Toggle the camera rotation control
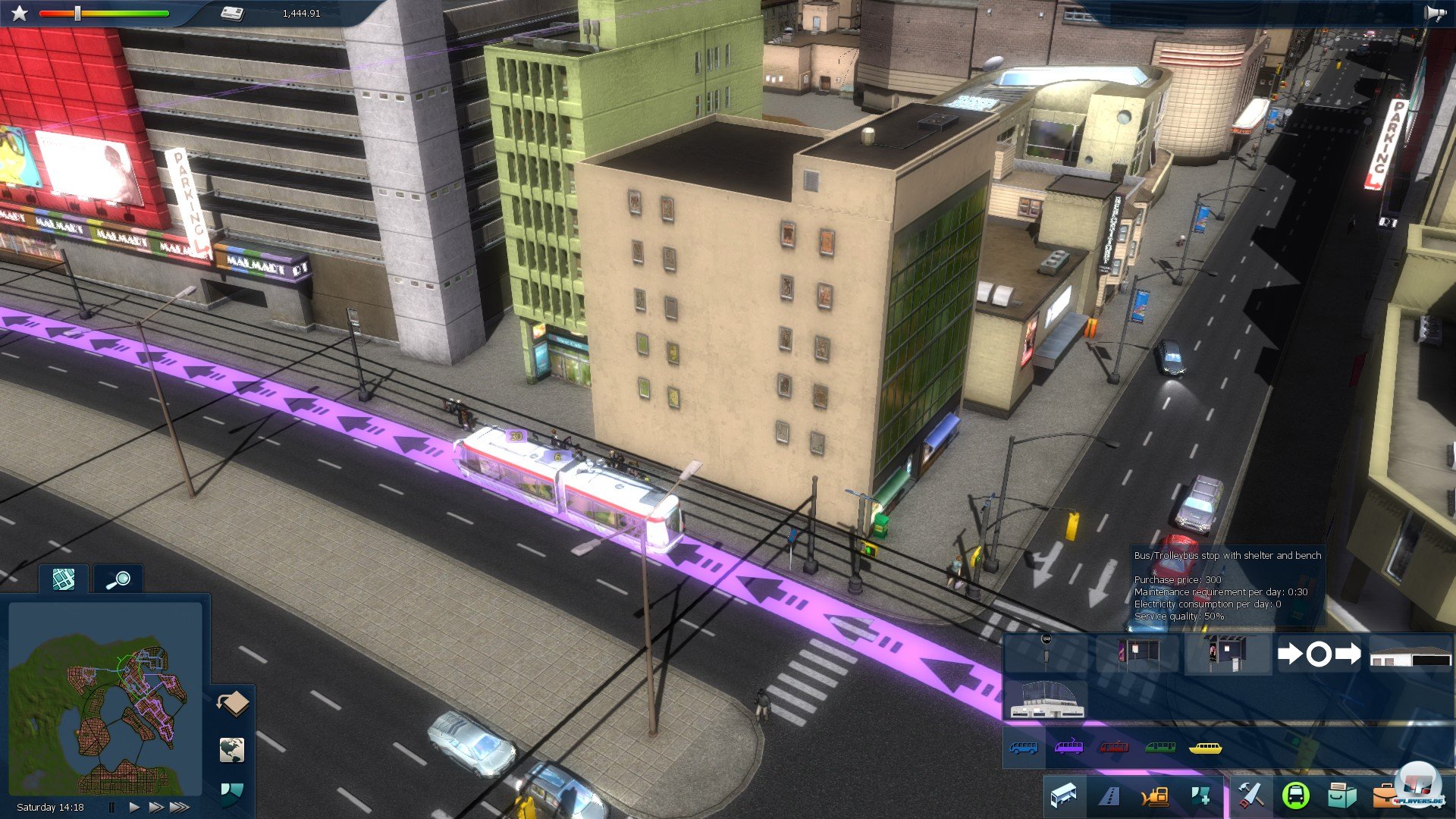This screenshot has height=819, width=1456. pyautogui.click(x=233, y=704)
